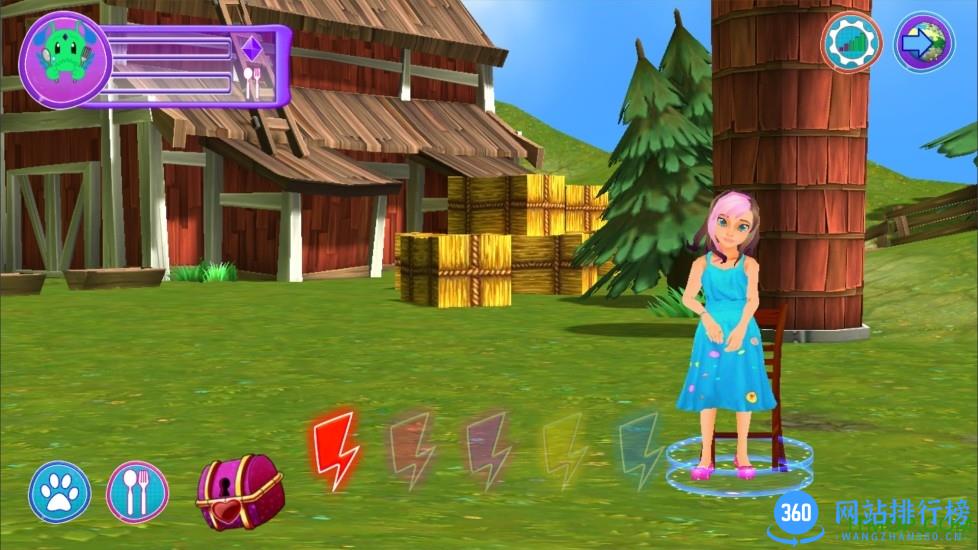
Task: Select the faded teal lightning bolt
Action: point(639,450)
